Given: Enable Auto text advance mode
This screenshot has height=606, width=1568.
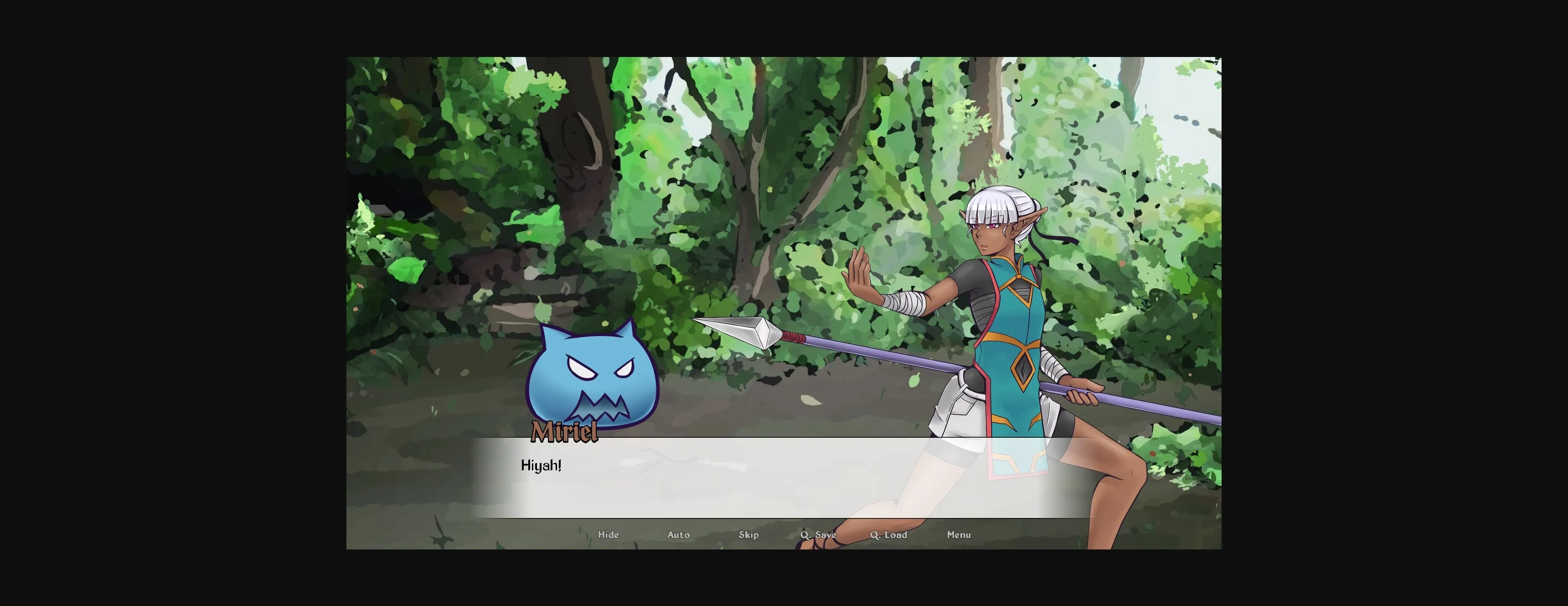Looking at the screenshot, I should [679, 534].
